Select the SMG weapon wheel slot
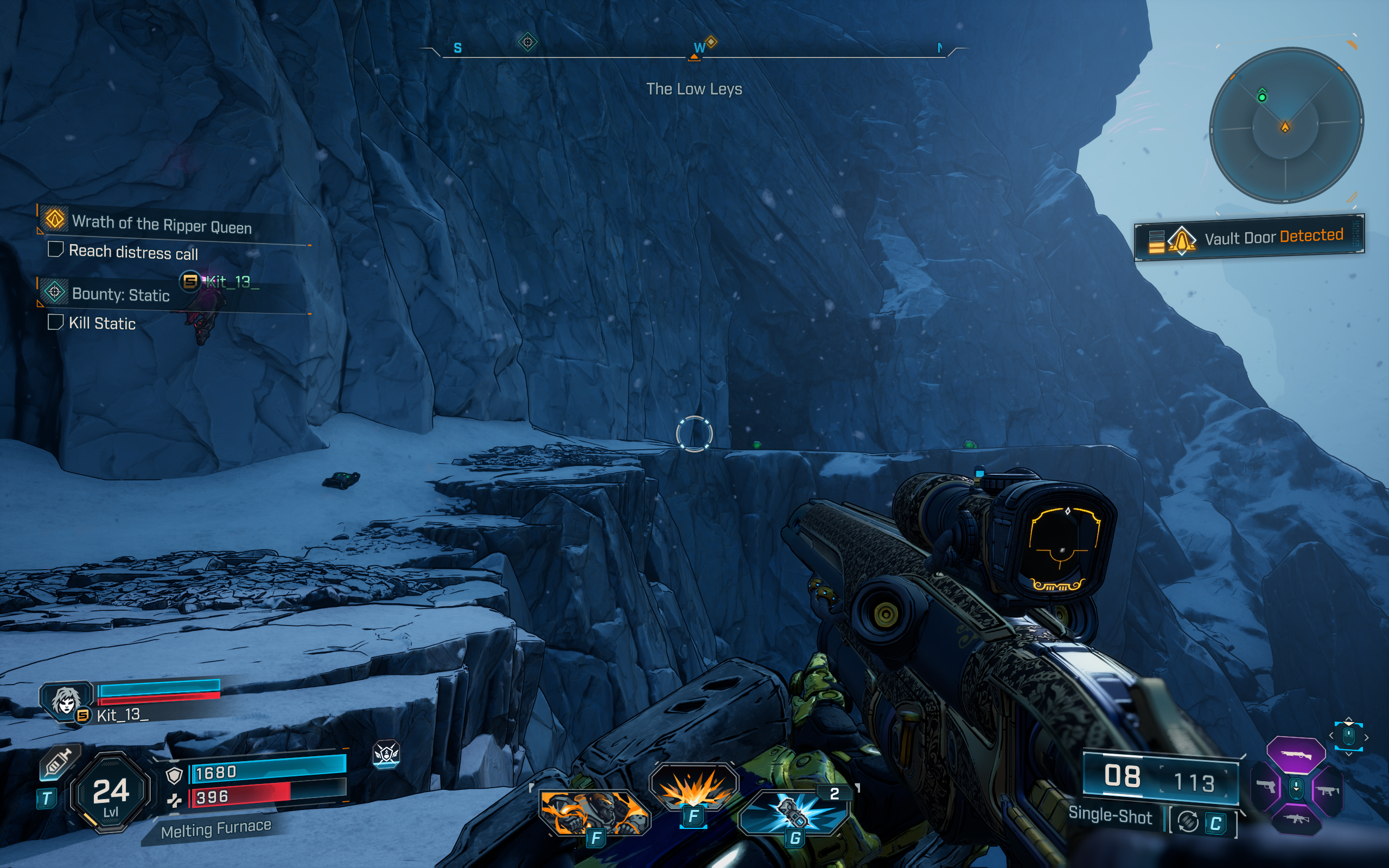The width and height of the screenshot is (1389, 868). [x=1328, y=792]
